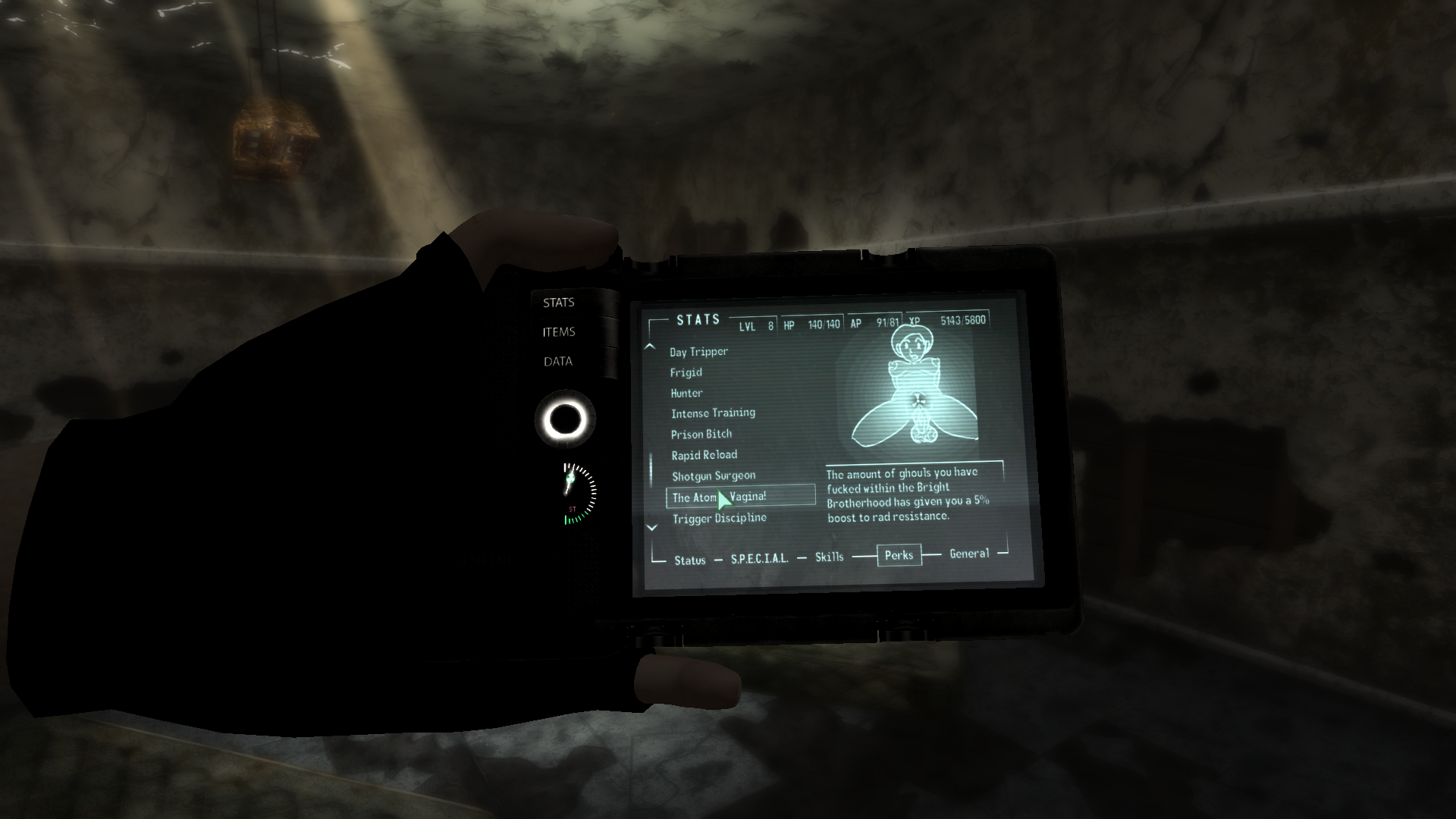Select the Day Tripper perk
This screenshot has height=819, width=1456.
[x=698, y=352]
